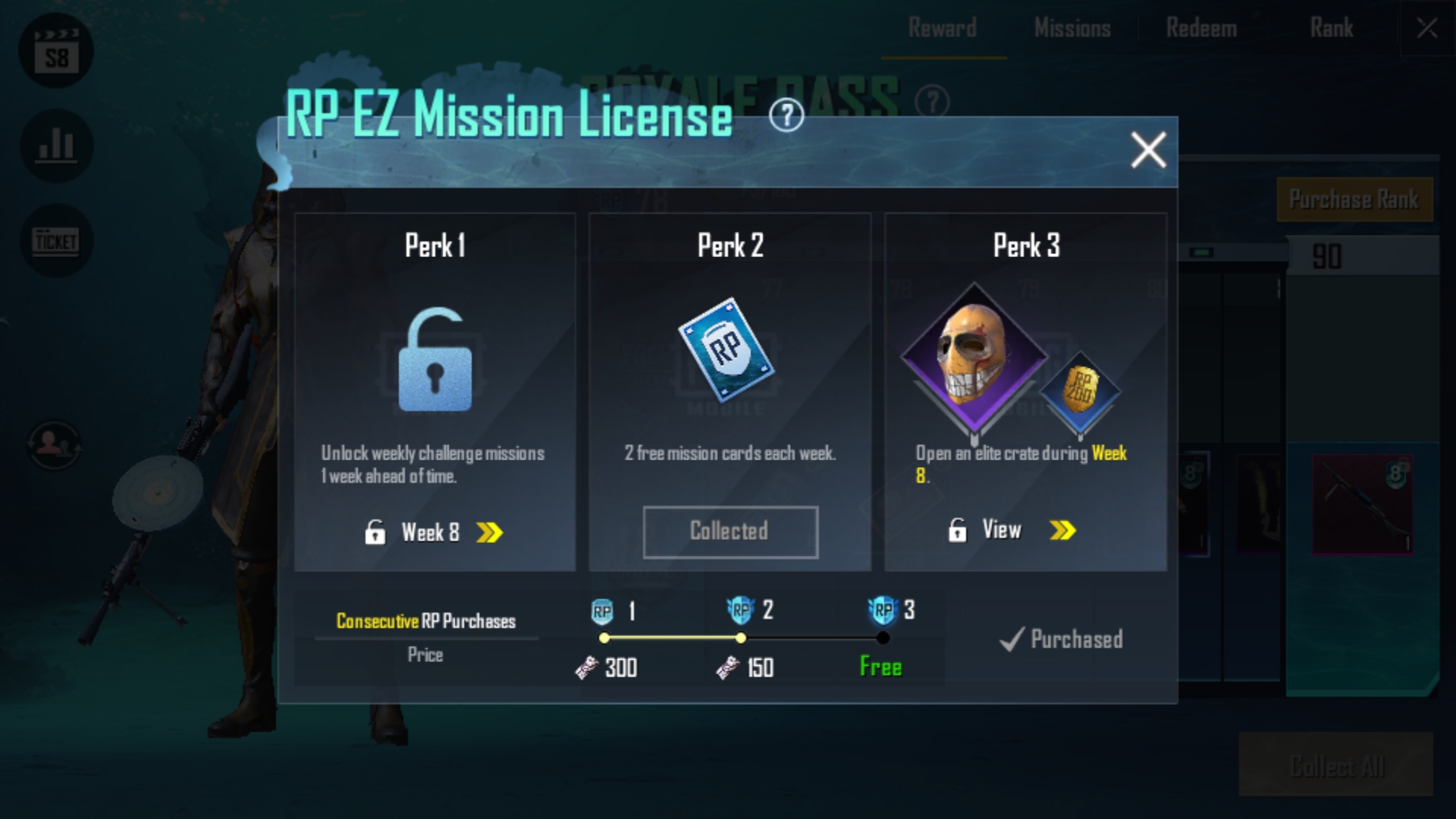
Task: Select the RP purchase tier 1 badge
Action: coord(603,610)
